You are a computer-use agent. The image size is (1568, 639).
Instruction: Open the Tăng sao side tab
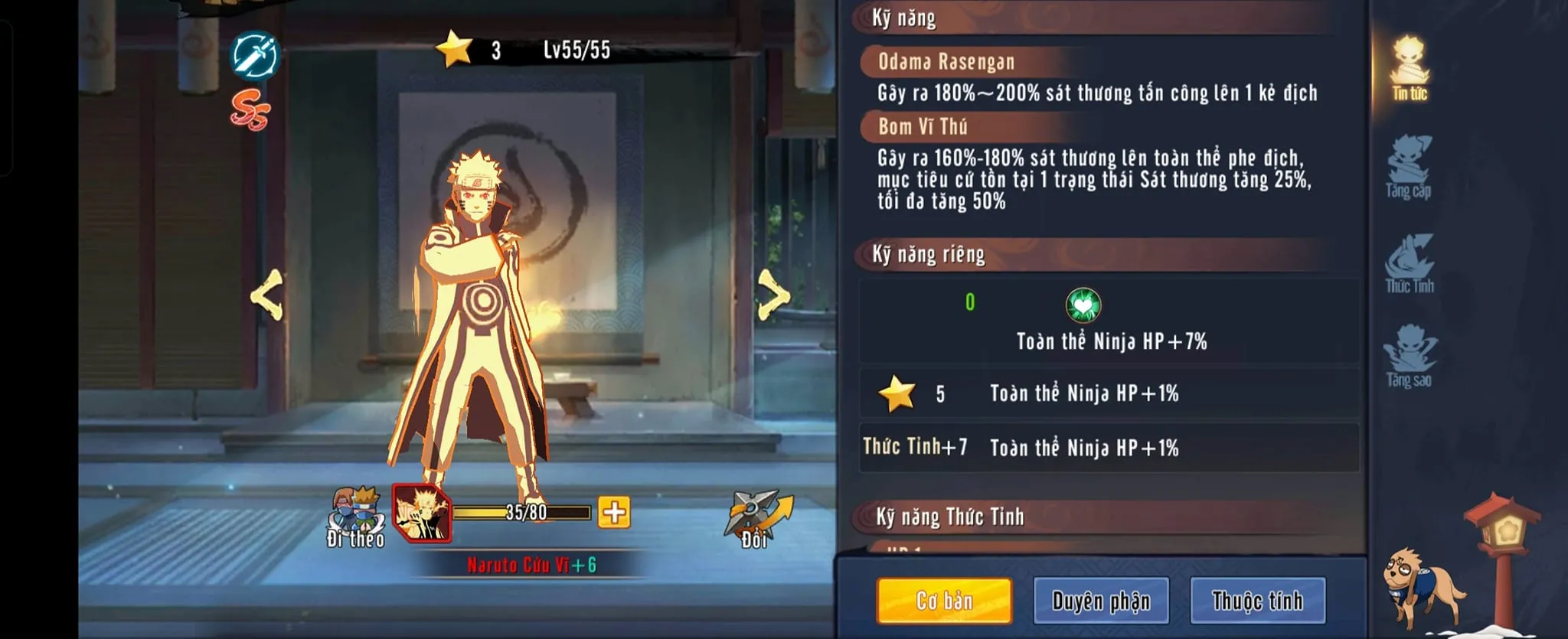pyautogui.click(x=1410, y=357)
